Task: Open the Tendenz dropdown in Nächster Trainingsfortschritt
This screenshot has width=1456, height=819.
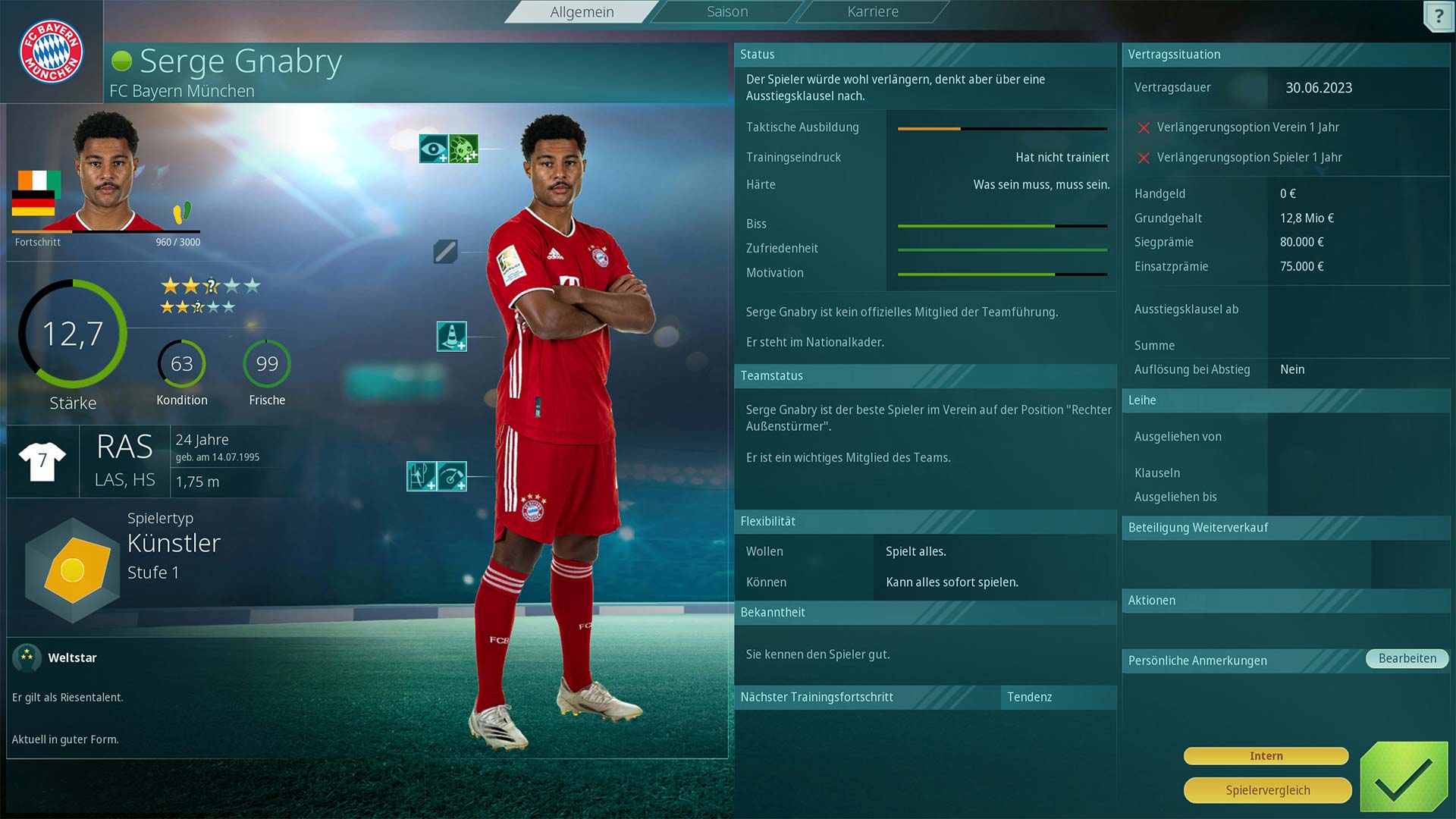Action: tap(1059, 697)
